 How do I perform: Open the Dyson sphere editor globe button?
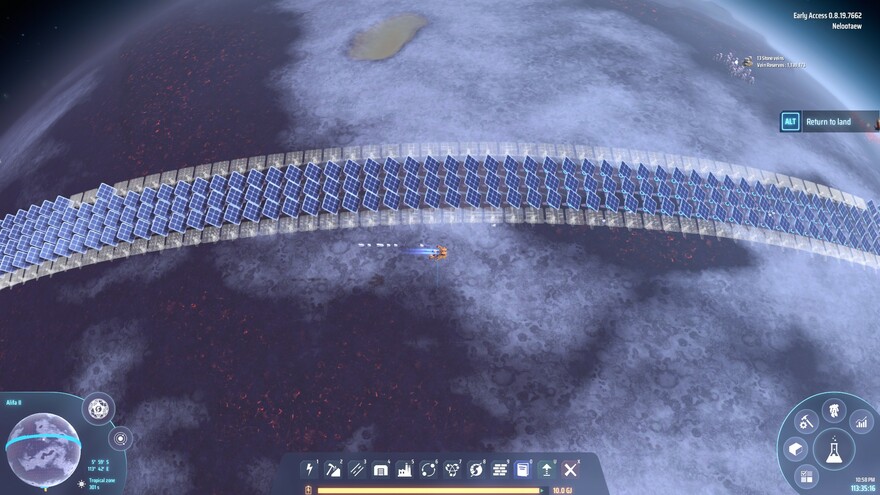point(98,408)
